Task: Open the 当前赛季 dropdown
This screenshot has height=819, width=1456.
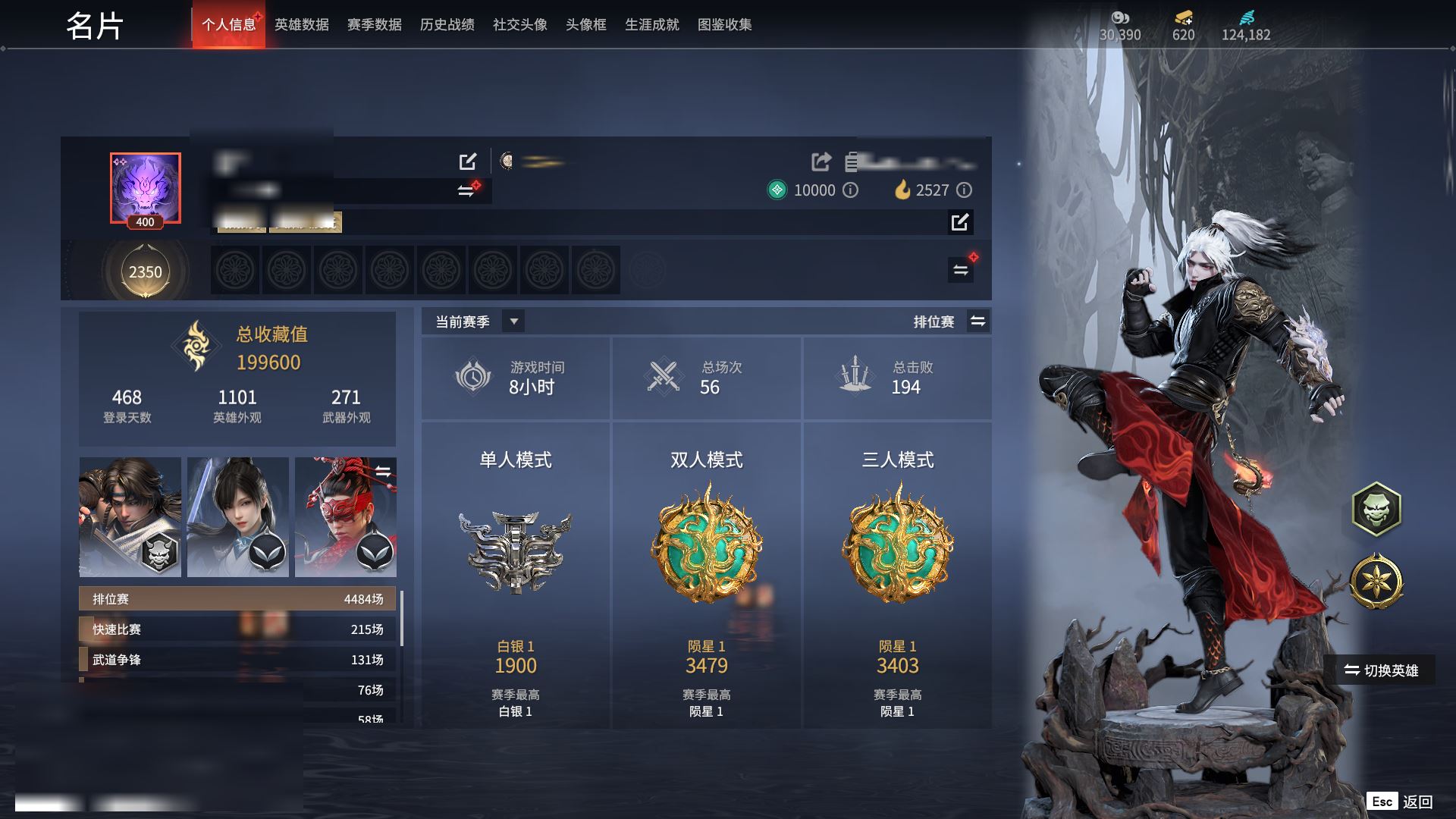Action: (513, 322)
